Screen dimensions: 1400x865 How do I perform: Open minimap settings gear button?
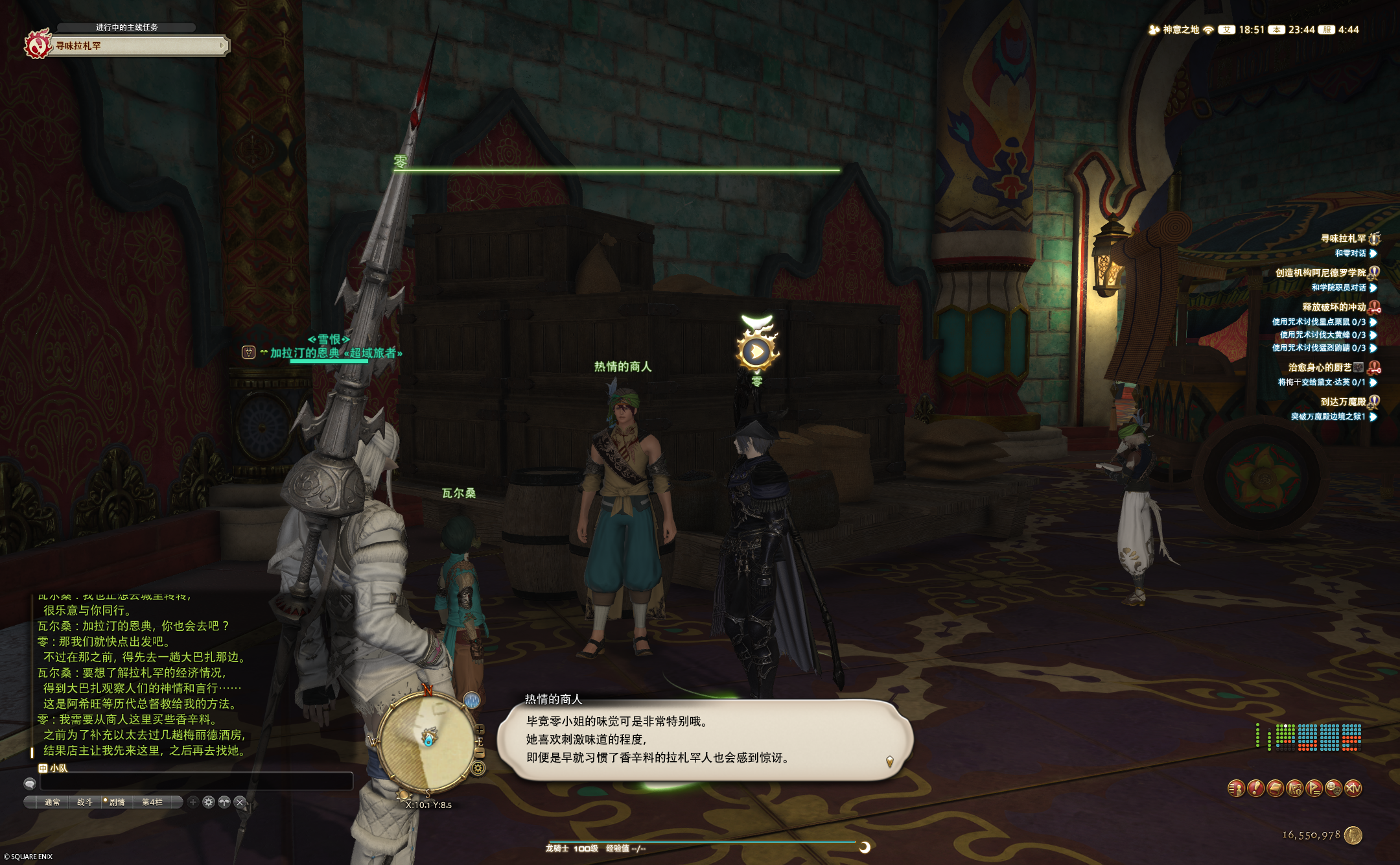click(x=478, y=768)
